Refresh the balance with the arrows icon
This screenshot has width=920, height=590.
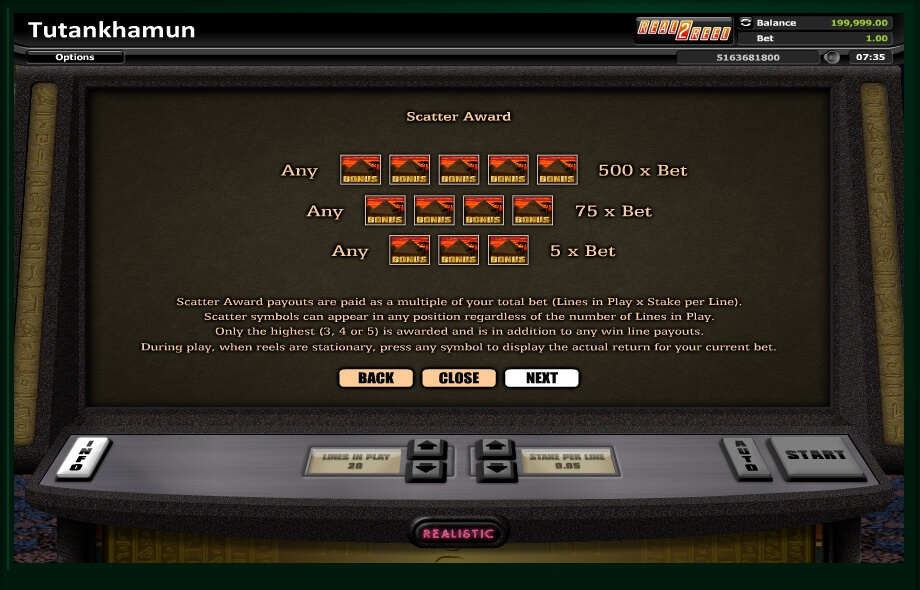[745, 22]
